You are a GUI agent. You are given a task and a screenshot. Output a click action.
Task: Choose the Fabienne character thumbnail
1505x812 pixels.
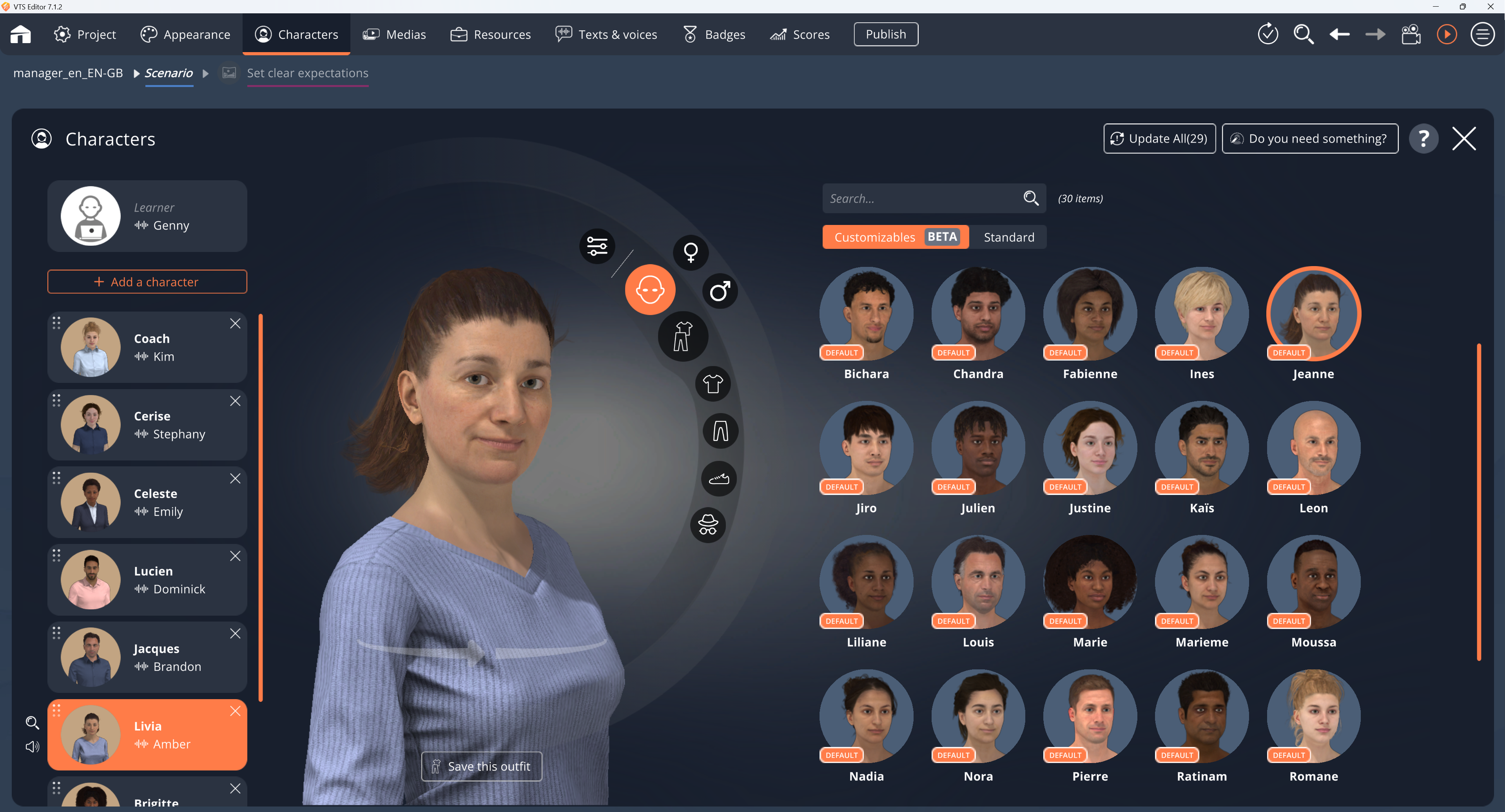tap(1090, 314)
